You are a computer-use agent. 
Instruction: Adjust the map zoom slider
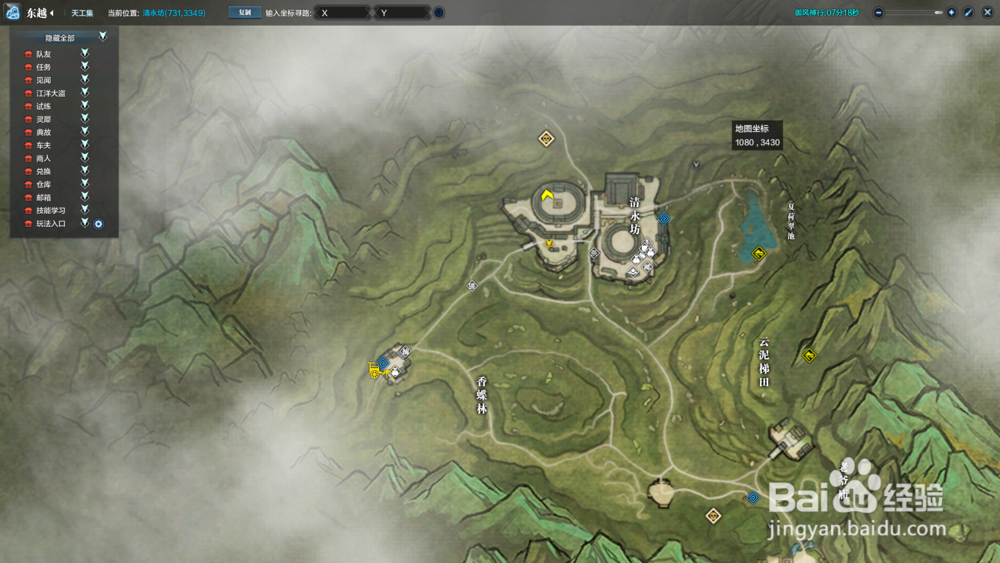[x=937, y=13]
